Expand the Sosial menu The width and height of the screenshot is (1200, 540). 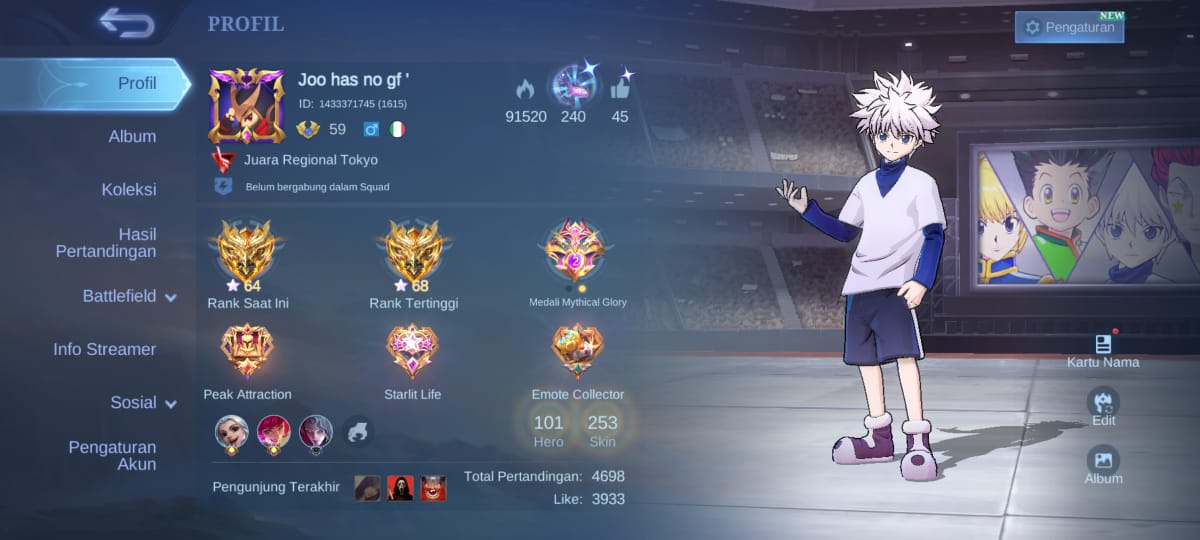[143, 402]
